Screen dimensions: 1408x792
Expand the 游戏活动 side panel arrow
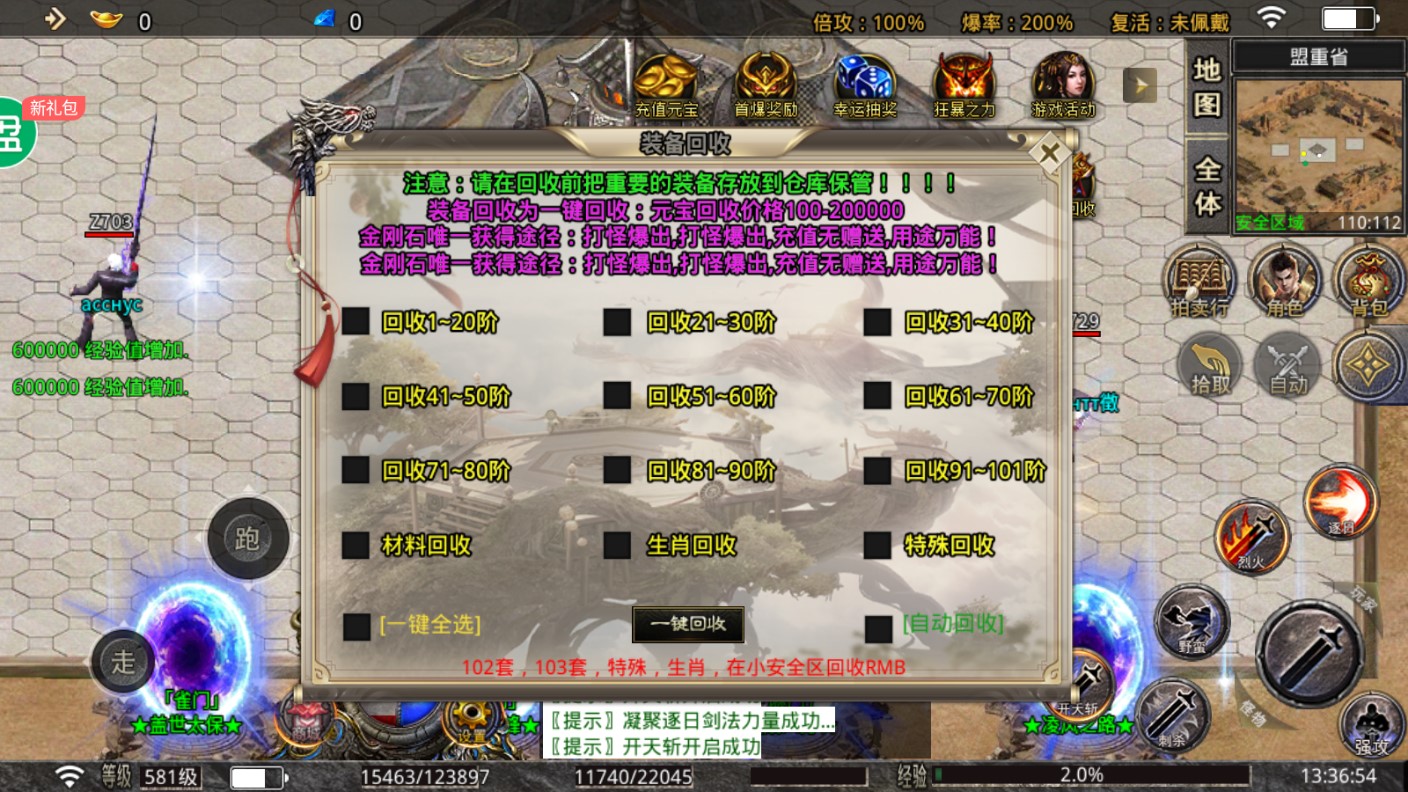1139,85
